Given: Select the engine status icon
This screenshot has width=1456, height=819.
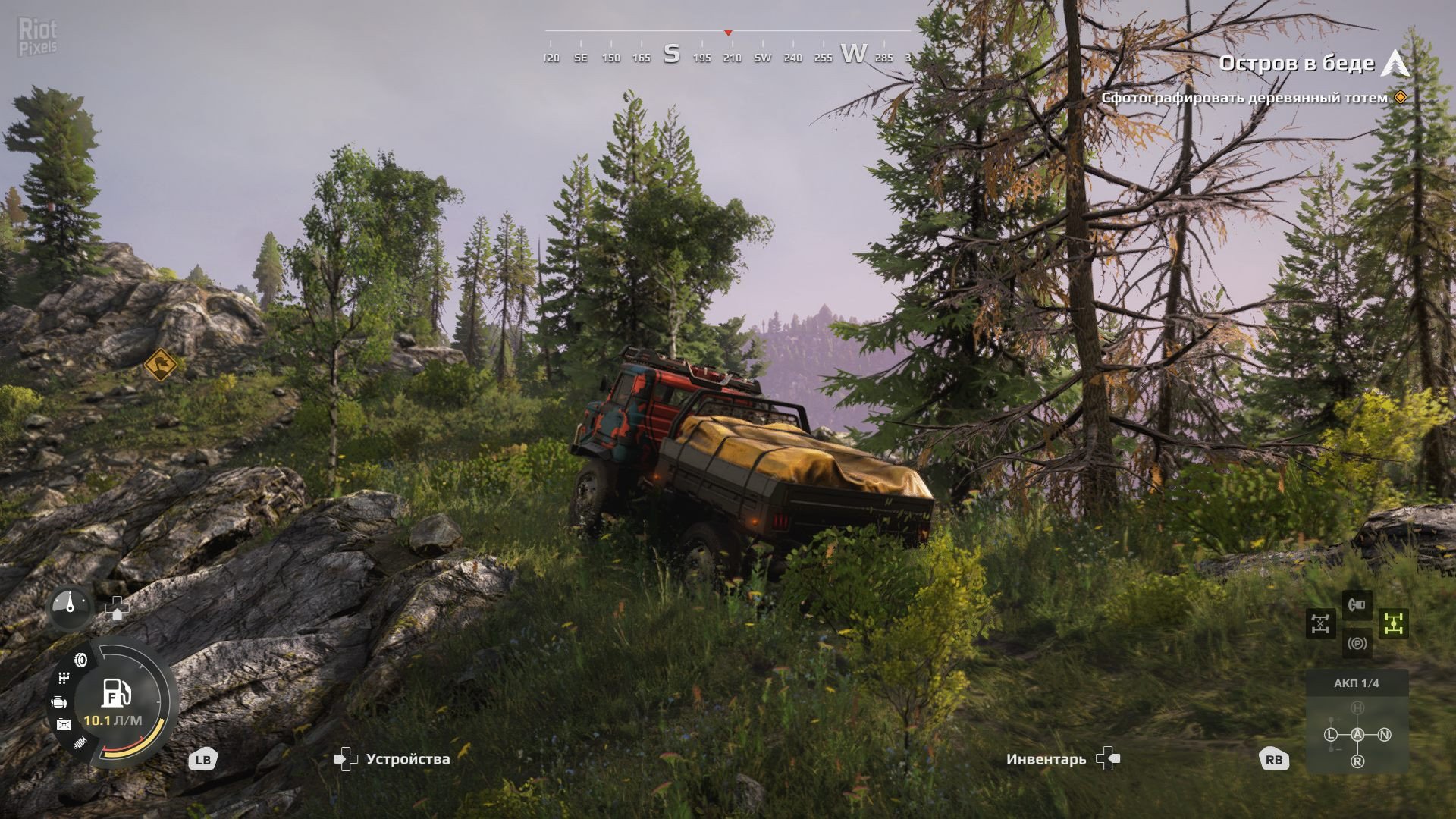Looking at the screenshot, I should pos(59,702).
